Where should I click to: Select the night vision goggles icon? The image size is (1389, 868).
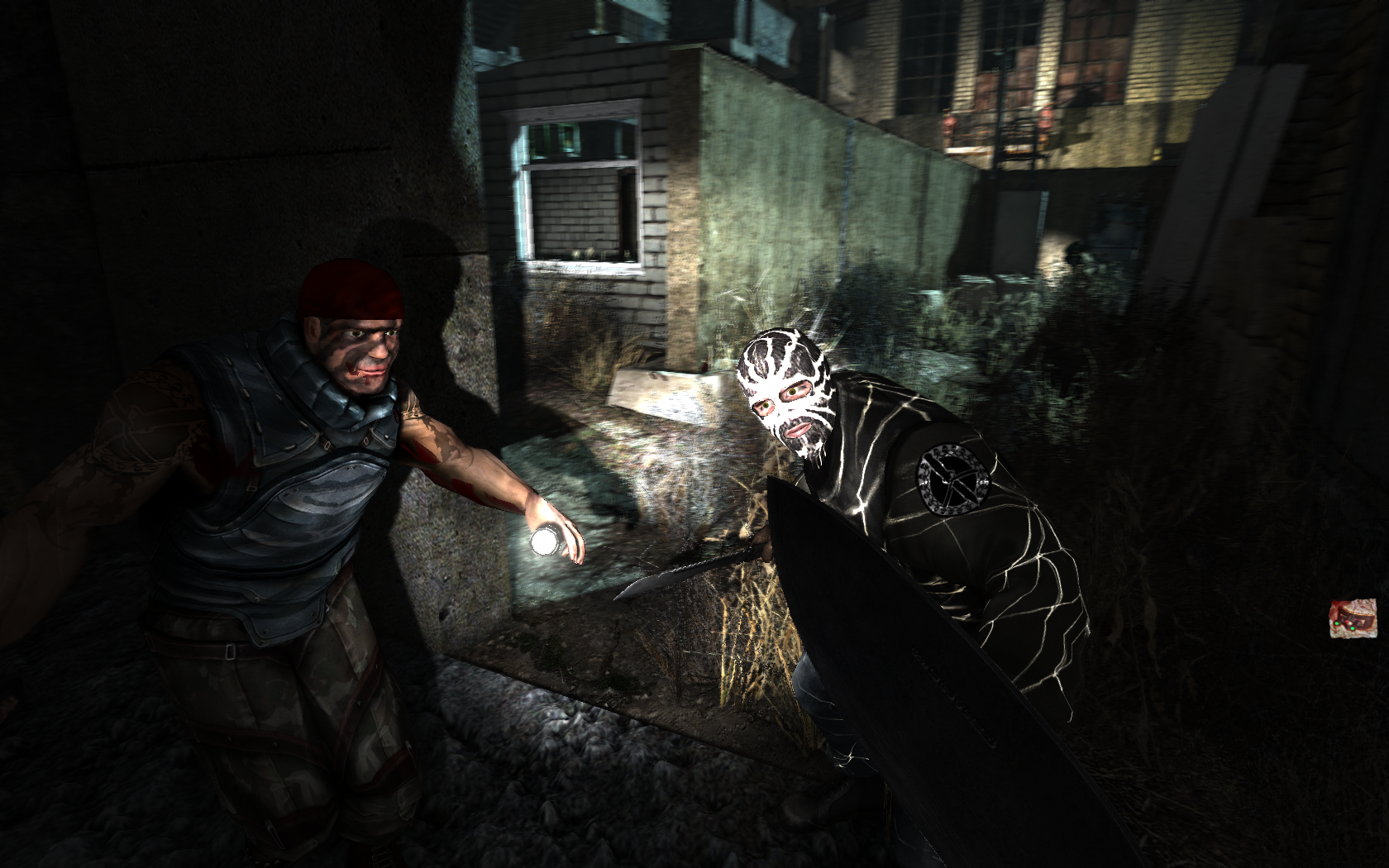[1353, 618]
